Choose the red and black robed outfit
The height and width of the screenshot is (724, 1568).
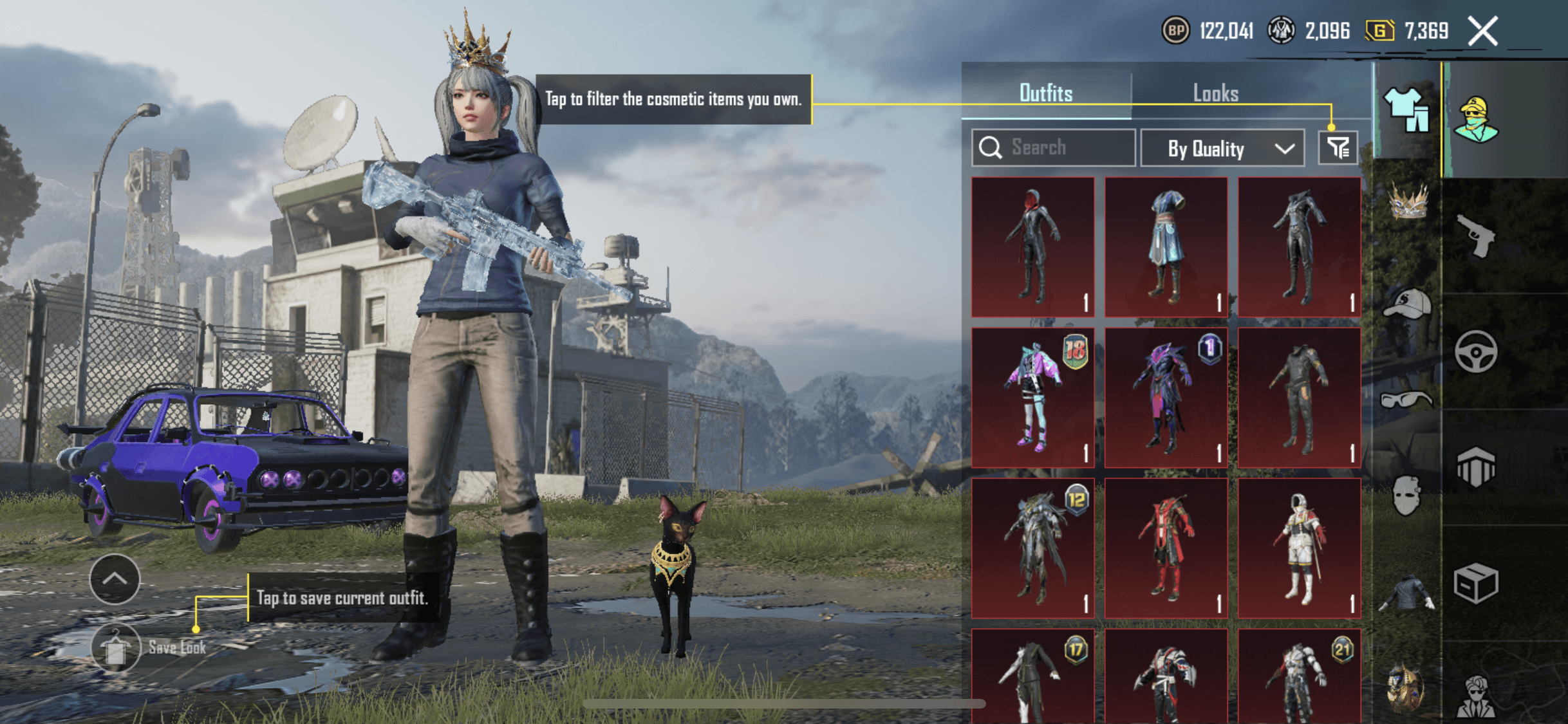click(x=1166, y=548)
